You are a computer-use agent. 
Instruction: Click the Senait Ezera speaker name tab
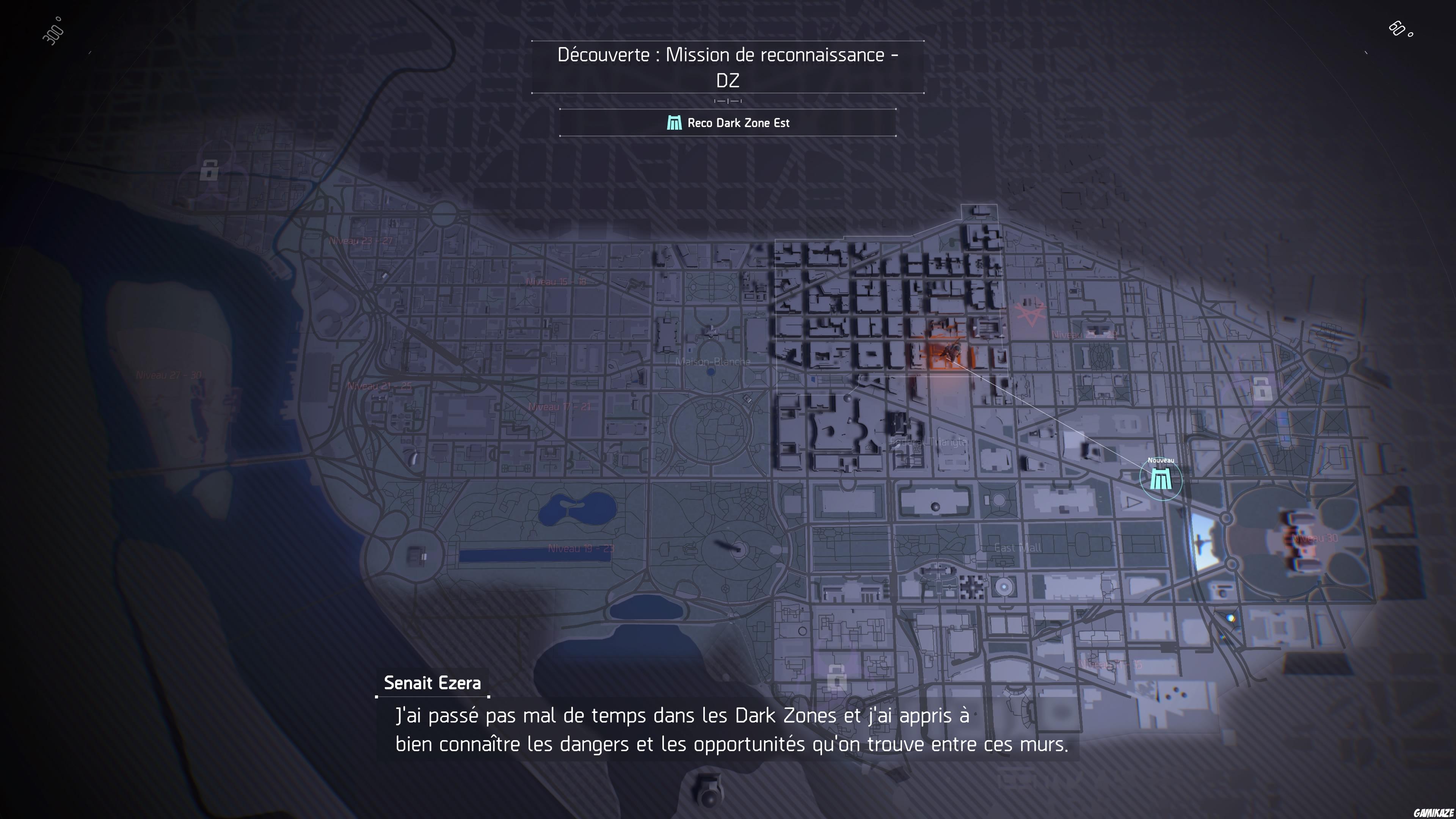point(432,683)
